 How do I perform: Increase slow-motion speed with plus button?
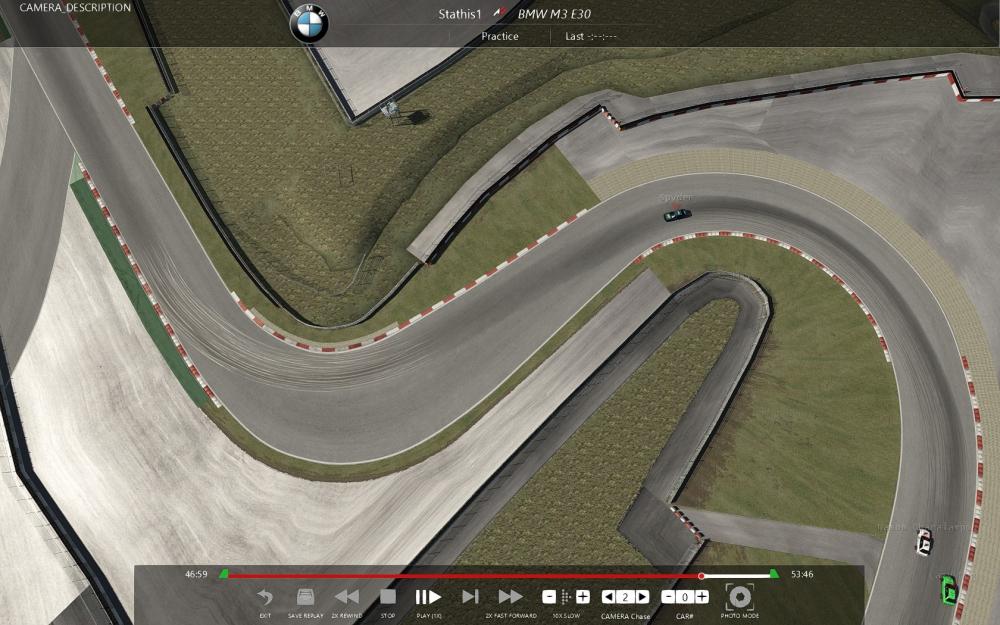pyautogui.click(x=583, y=597)
